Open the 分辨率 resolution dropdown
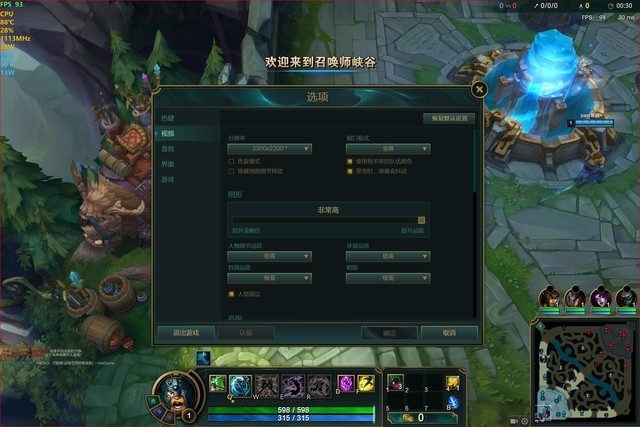The image size is (640, 427). [270, 148]
